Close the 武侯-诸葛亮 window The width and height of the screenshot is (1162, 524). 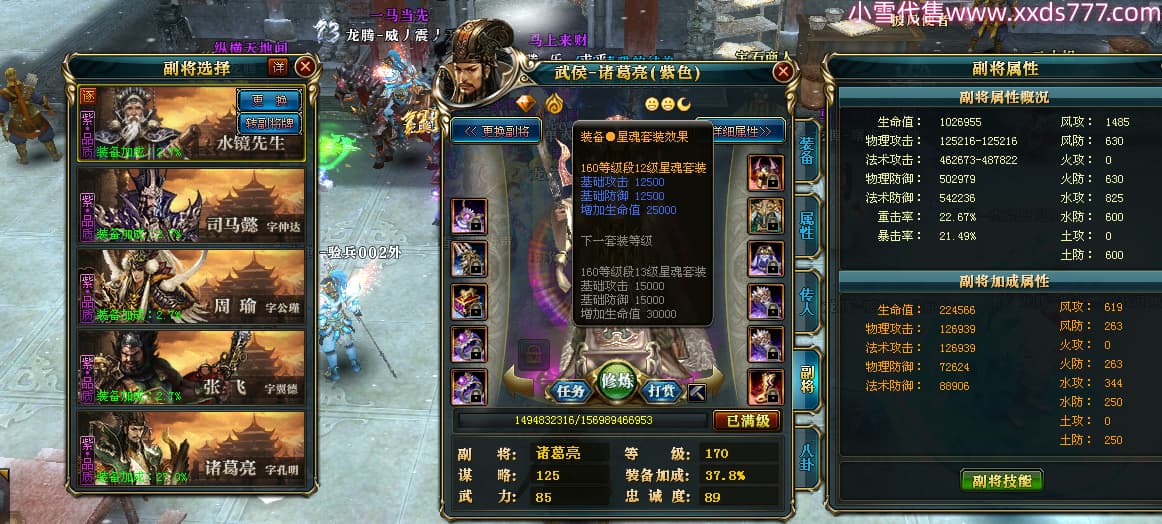[783, 72]
